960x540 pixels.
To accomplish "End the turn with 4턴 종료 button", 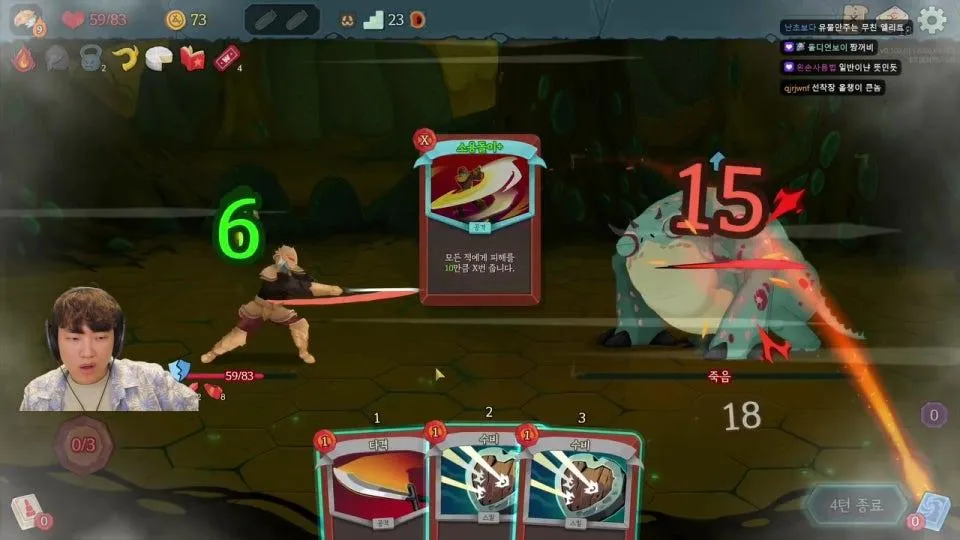I will point(856,503).
